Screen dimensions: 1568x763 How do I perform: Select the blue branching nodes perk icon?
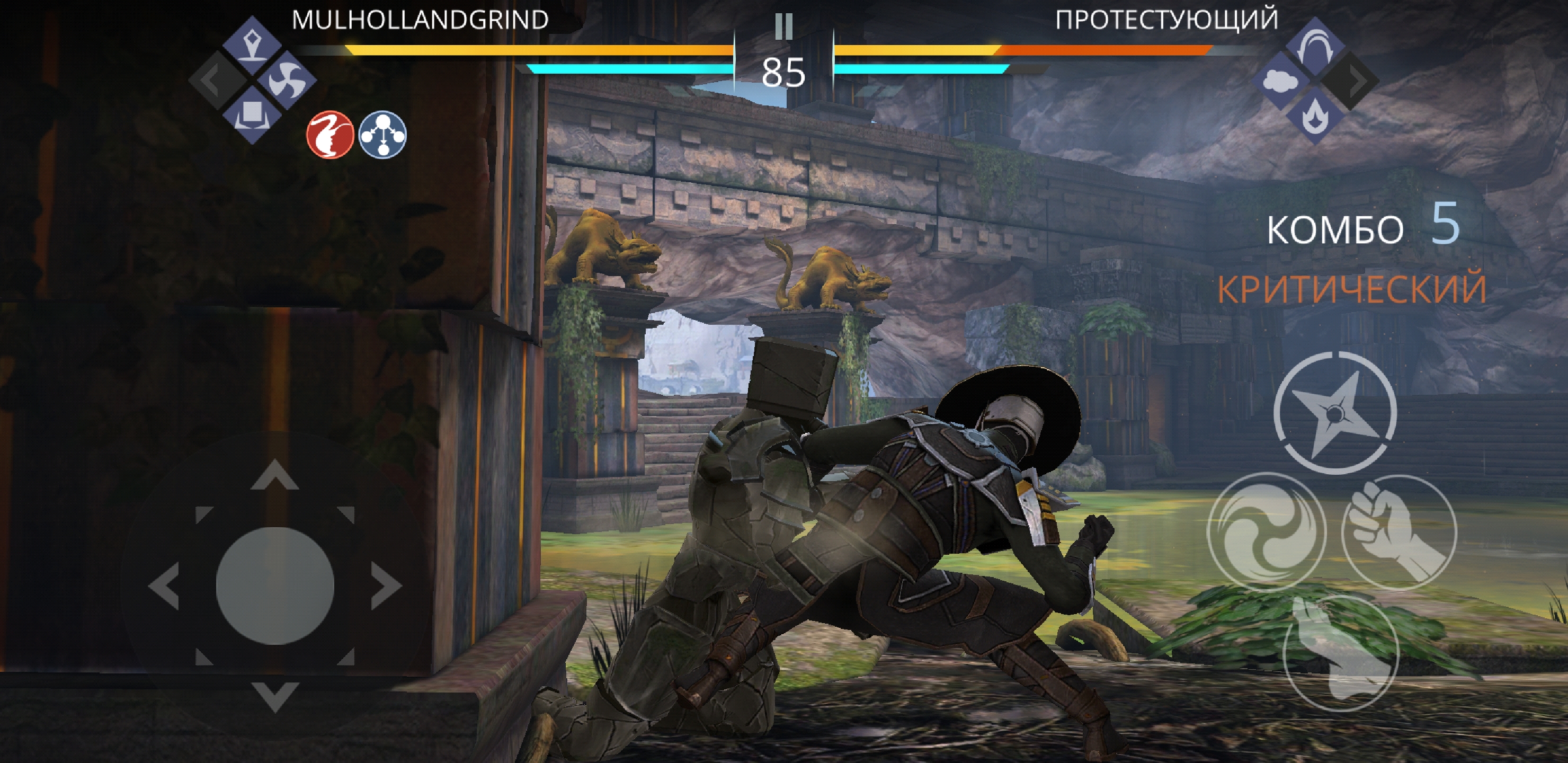point(382,135)
